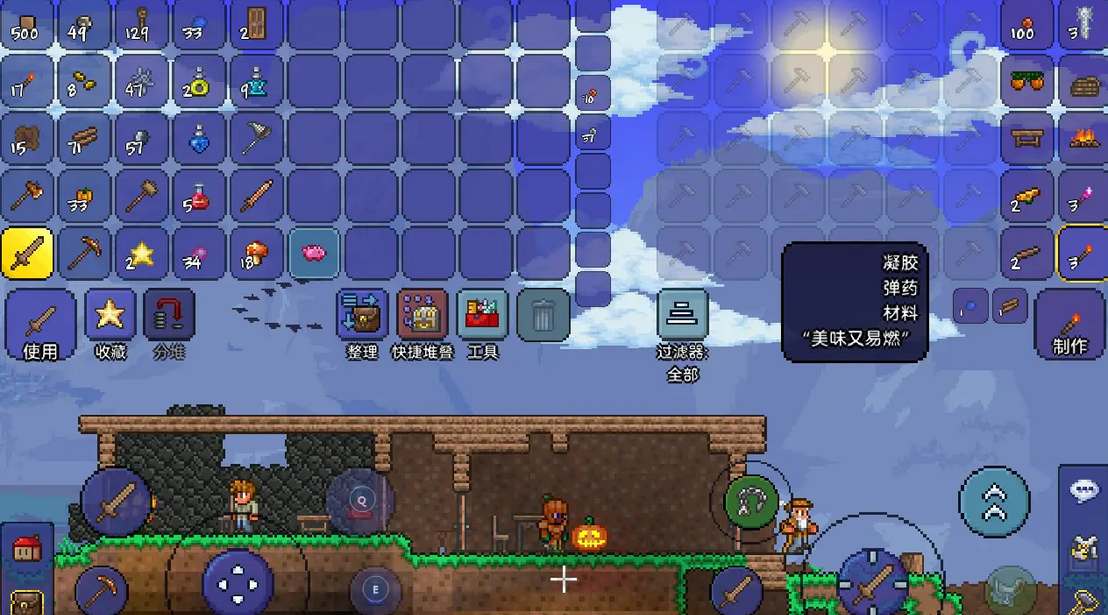Open the housing menu house icon
The image size is (1108, 615).
pos(25,549)
